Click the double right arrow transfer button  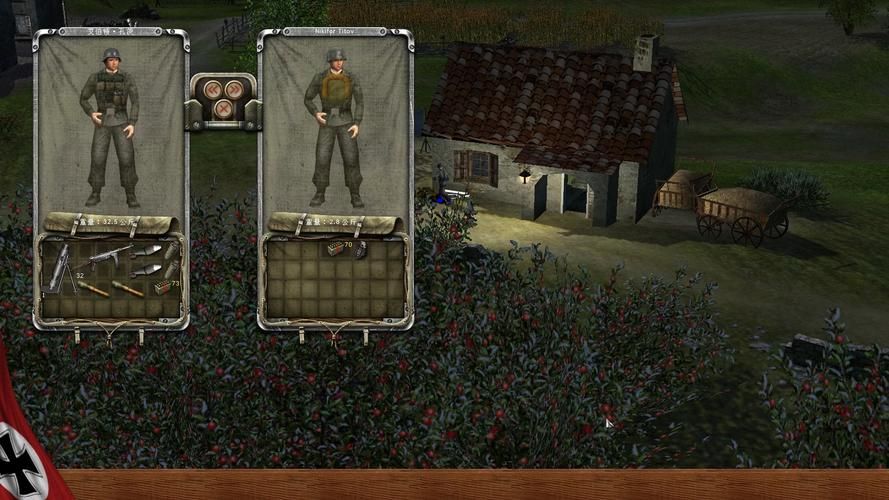click(235, 89)
